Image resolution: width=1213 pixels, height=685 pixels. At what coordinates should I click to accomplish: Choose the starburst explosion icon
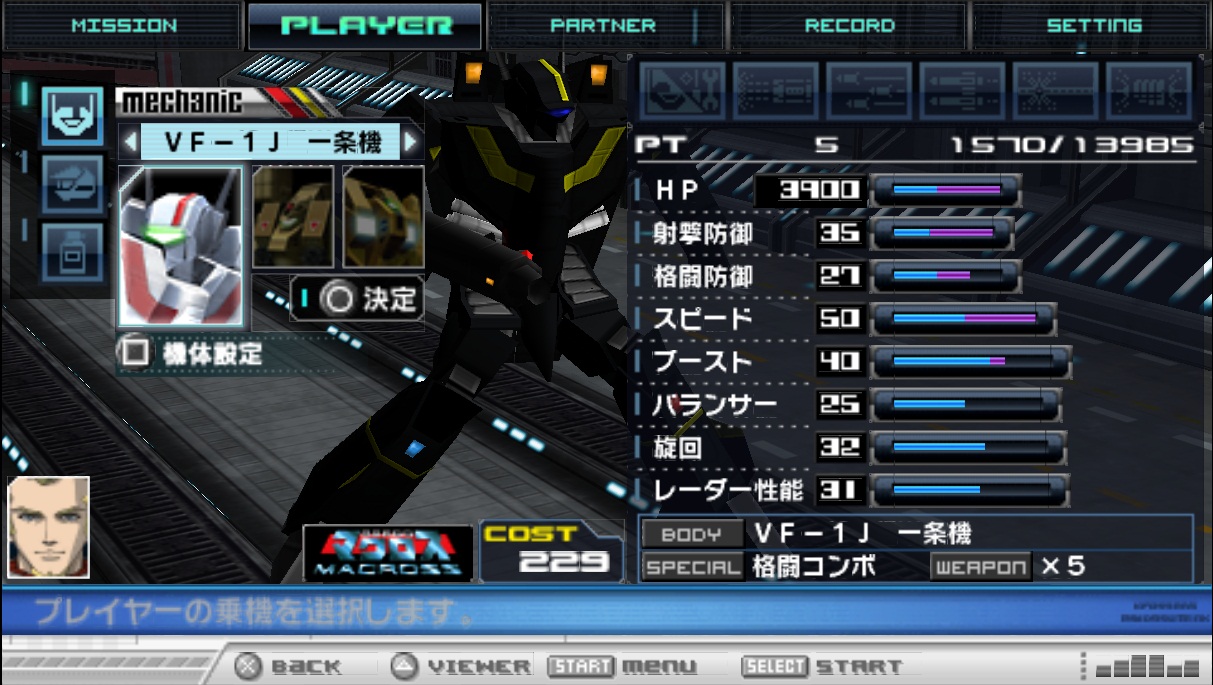(x=1055, y=92)
